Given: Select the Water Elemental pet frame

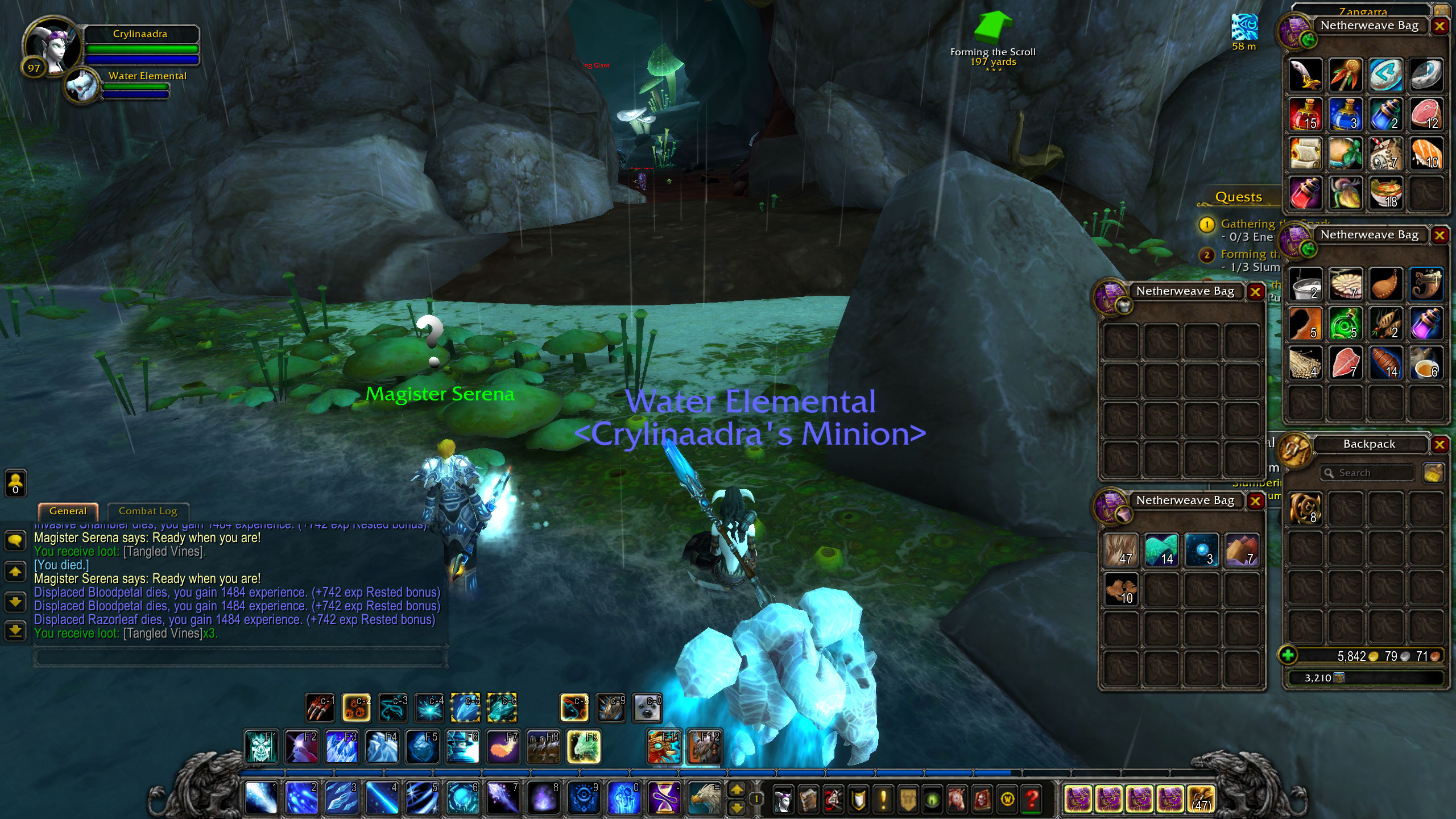Looking at the screenshot, I should (x=83, y=85).
